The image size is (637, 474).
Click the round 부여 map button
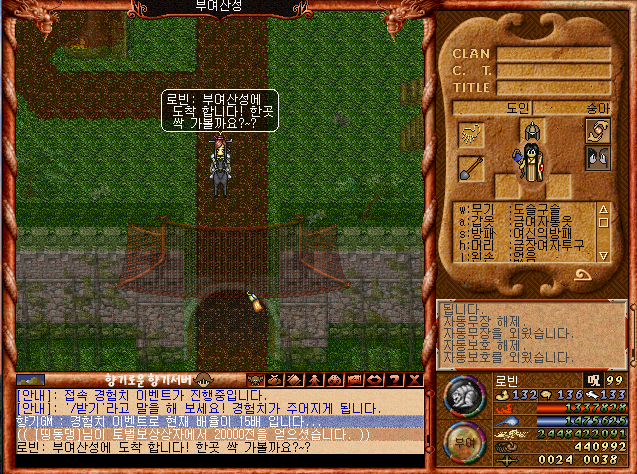[x=462, y=444]
